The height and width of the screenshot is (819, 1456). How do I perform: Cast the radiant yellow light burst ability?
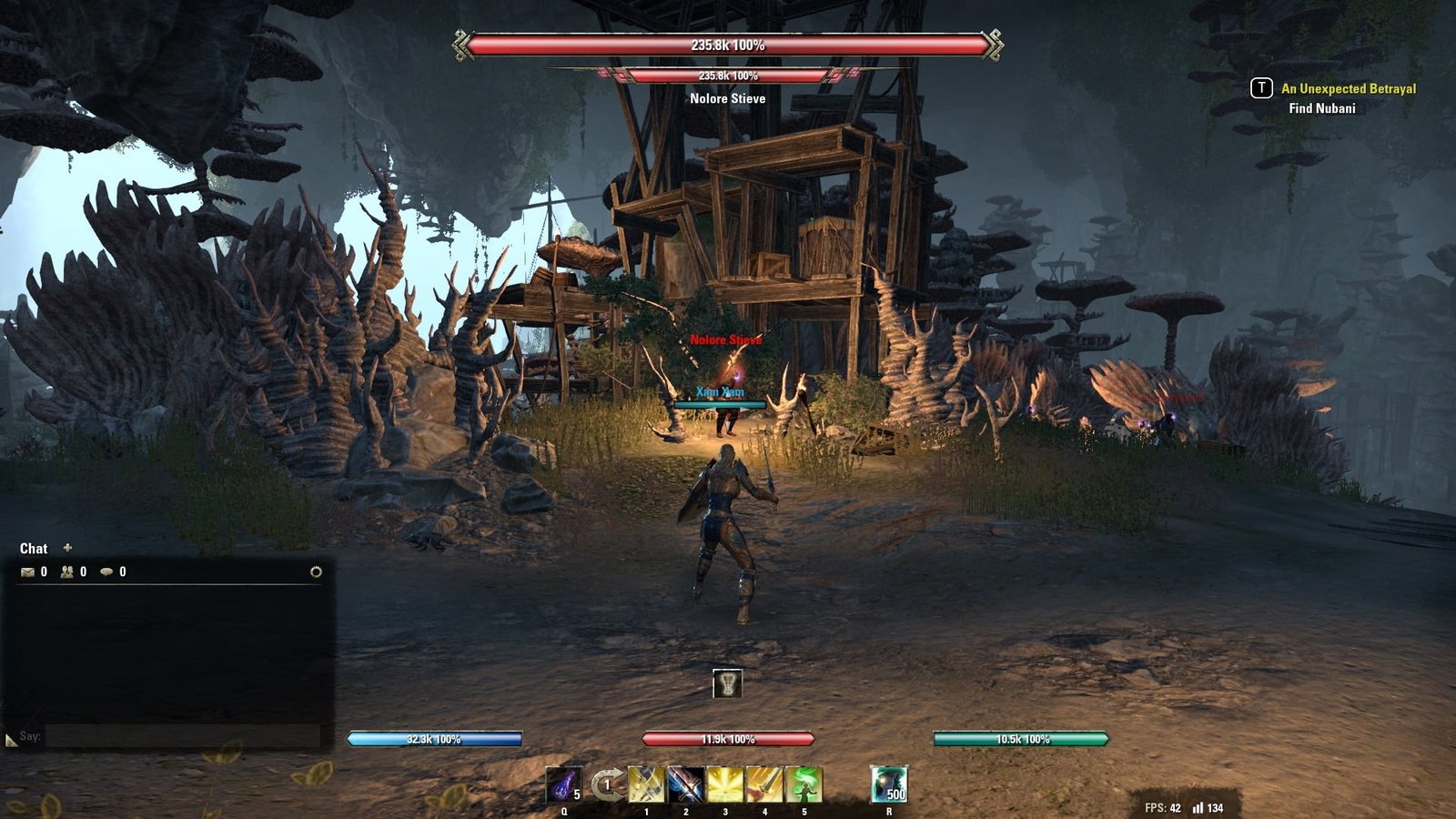[725, 784]
